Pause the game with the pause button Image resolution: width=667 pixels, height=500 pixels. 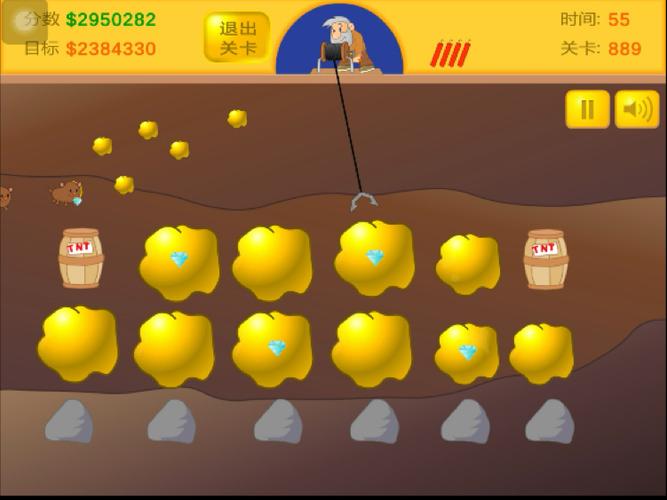pyautogui.click(x=587, y=109)
